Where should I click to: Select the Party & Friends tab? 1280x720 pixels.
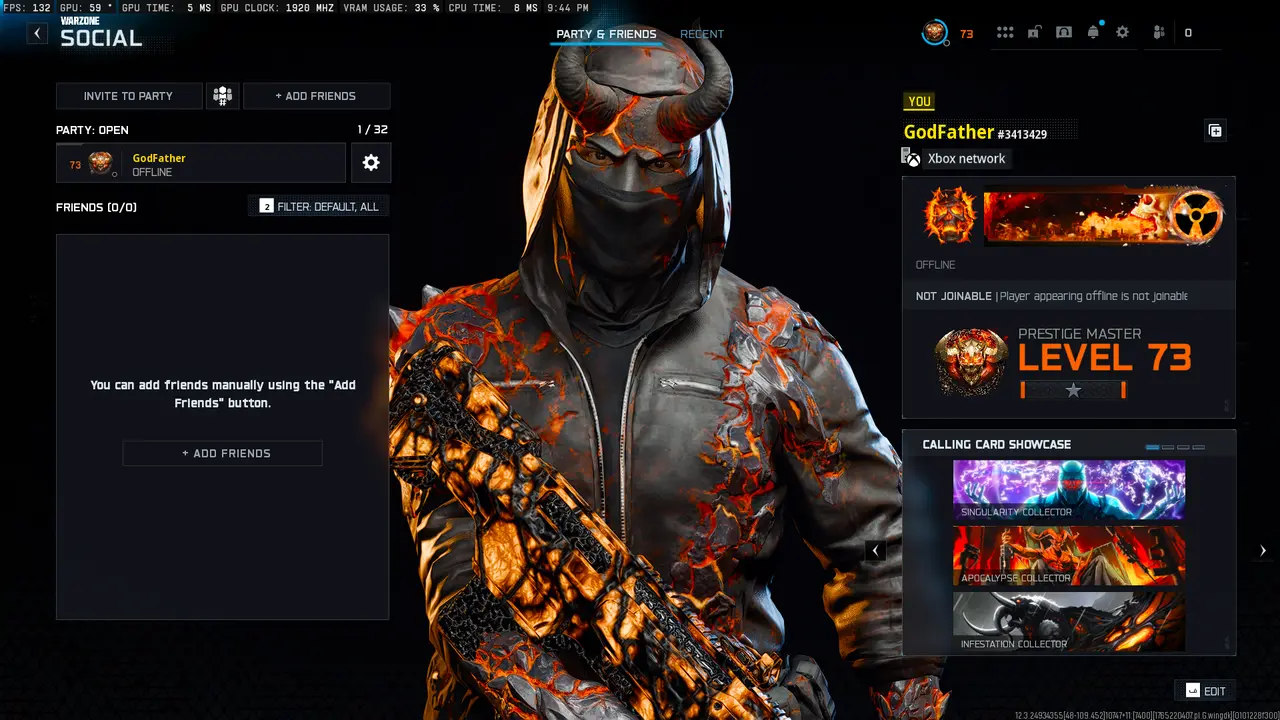[606, 33]
